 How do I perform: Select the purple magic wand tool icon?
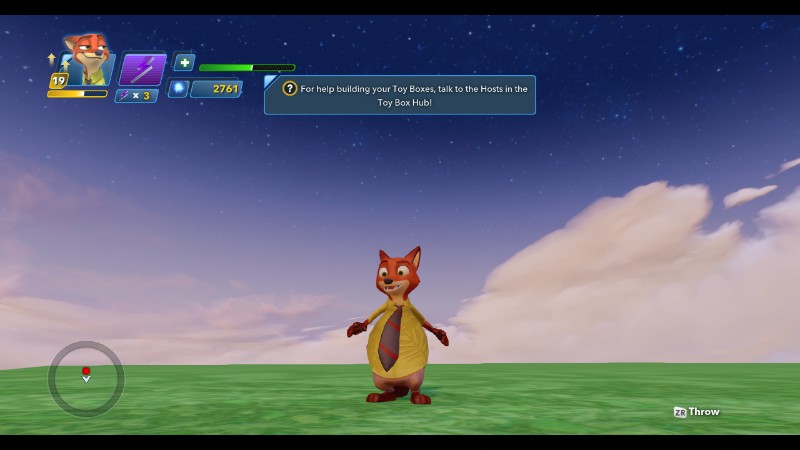[142, 69]
